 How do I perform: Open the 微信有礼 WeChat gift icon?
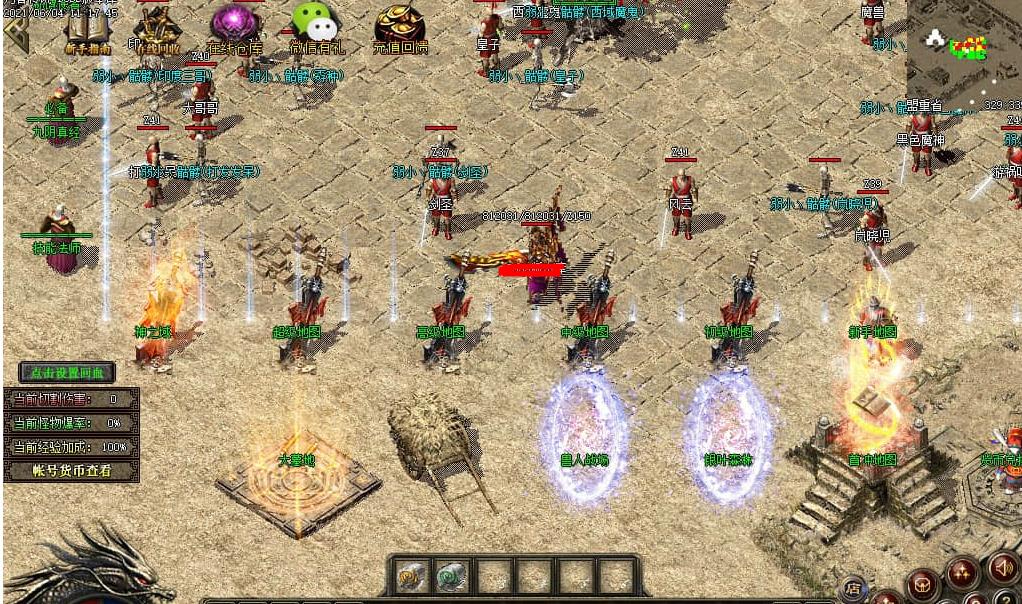[x=315, y=27]
